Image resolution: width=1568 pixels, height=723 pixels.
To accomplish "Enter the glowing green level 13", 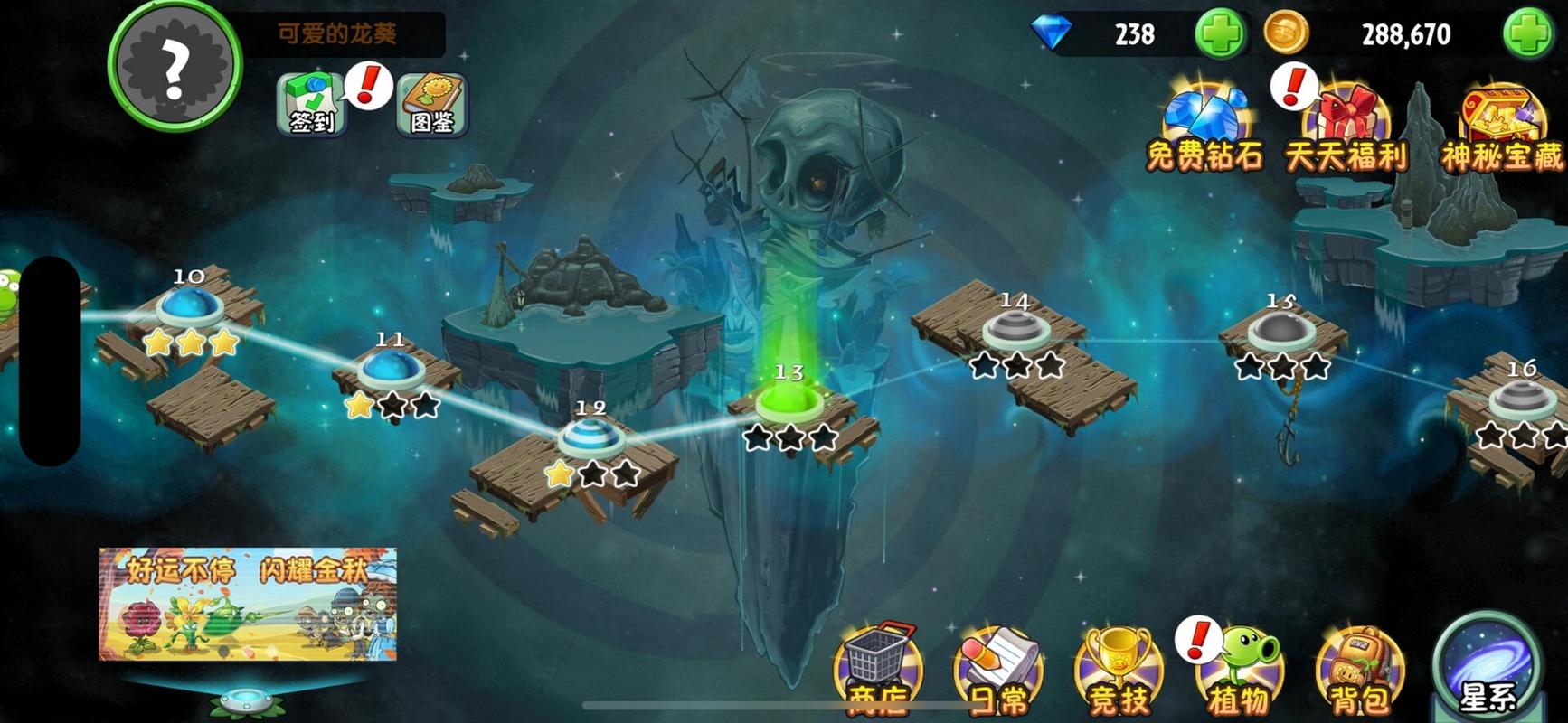I will click(x=789, y=401).
